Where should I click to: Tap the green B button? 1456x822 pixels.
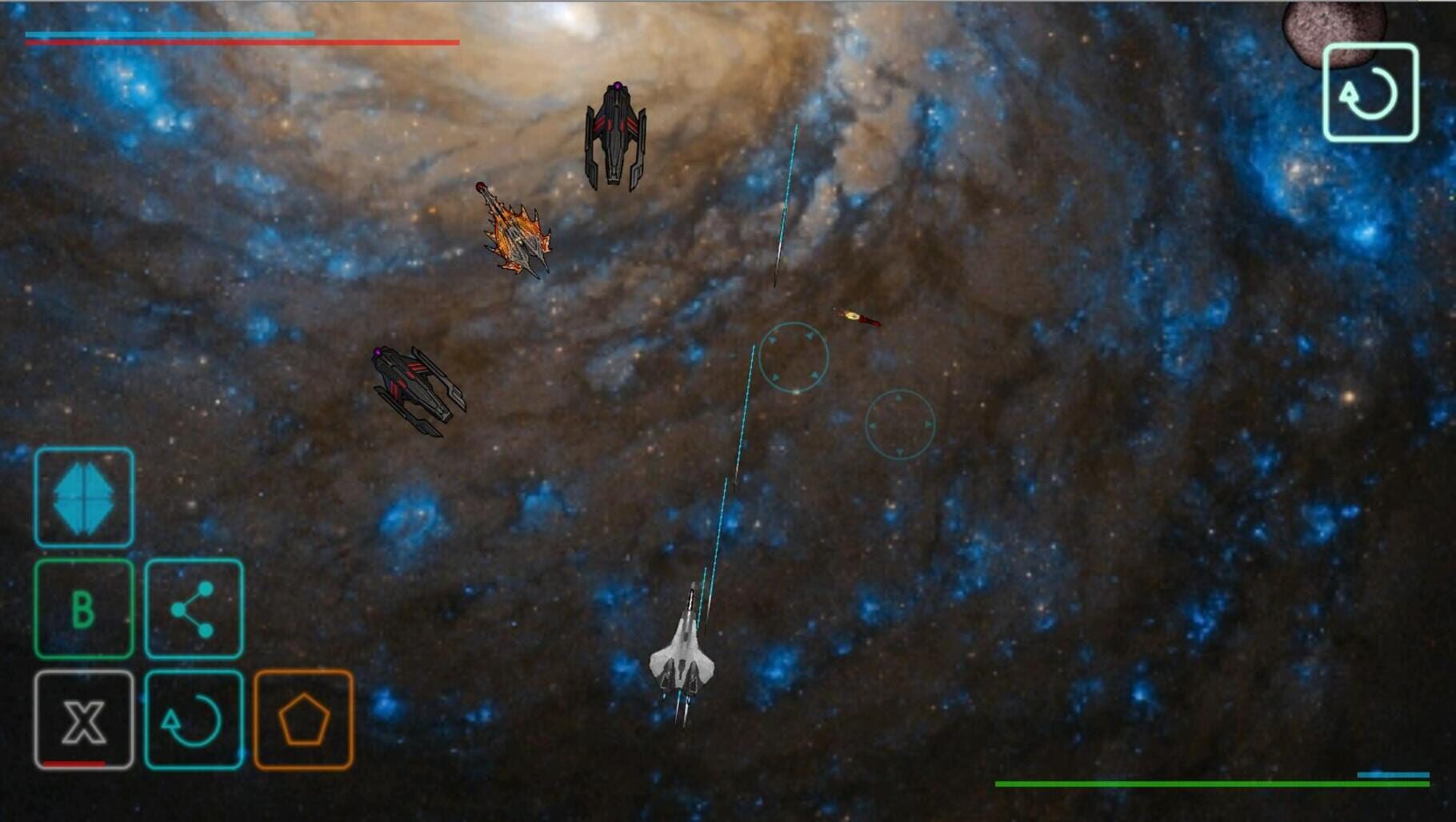(84, 608)
